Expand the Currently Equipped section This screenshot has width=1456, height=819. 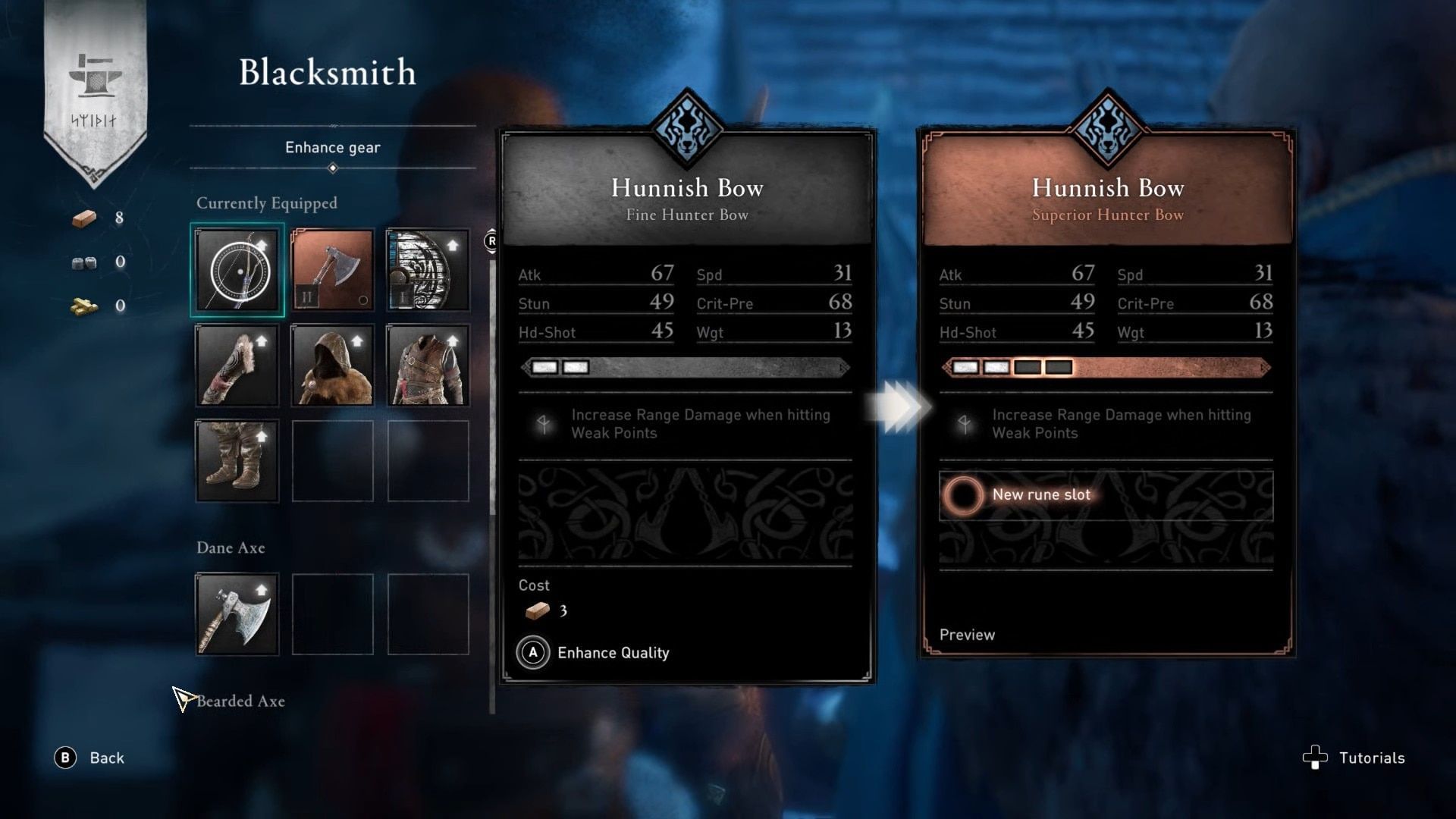tap(267, 203)
